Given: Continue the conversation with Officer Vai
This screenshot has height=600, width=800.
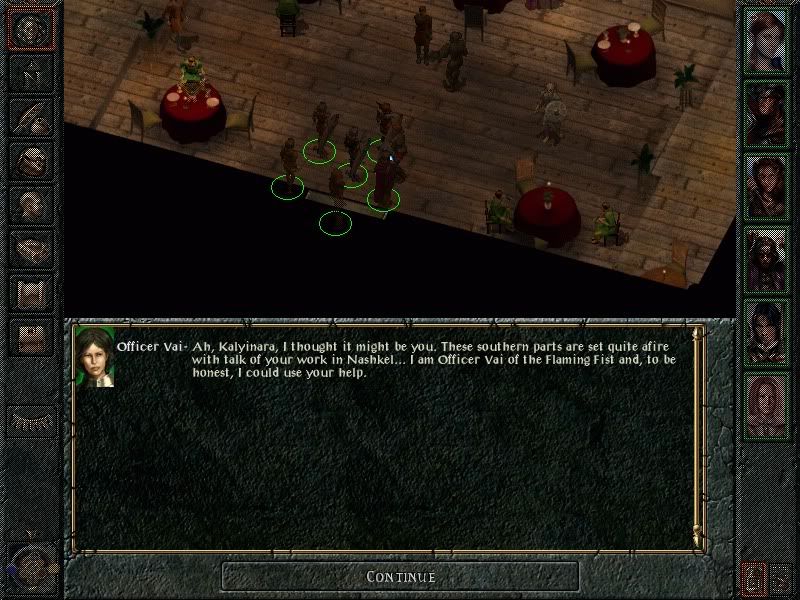Looking at the screenshot, I should point(400,576).
